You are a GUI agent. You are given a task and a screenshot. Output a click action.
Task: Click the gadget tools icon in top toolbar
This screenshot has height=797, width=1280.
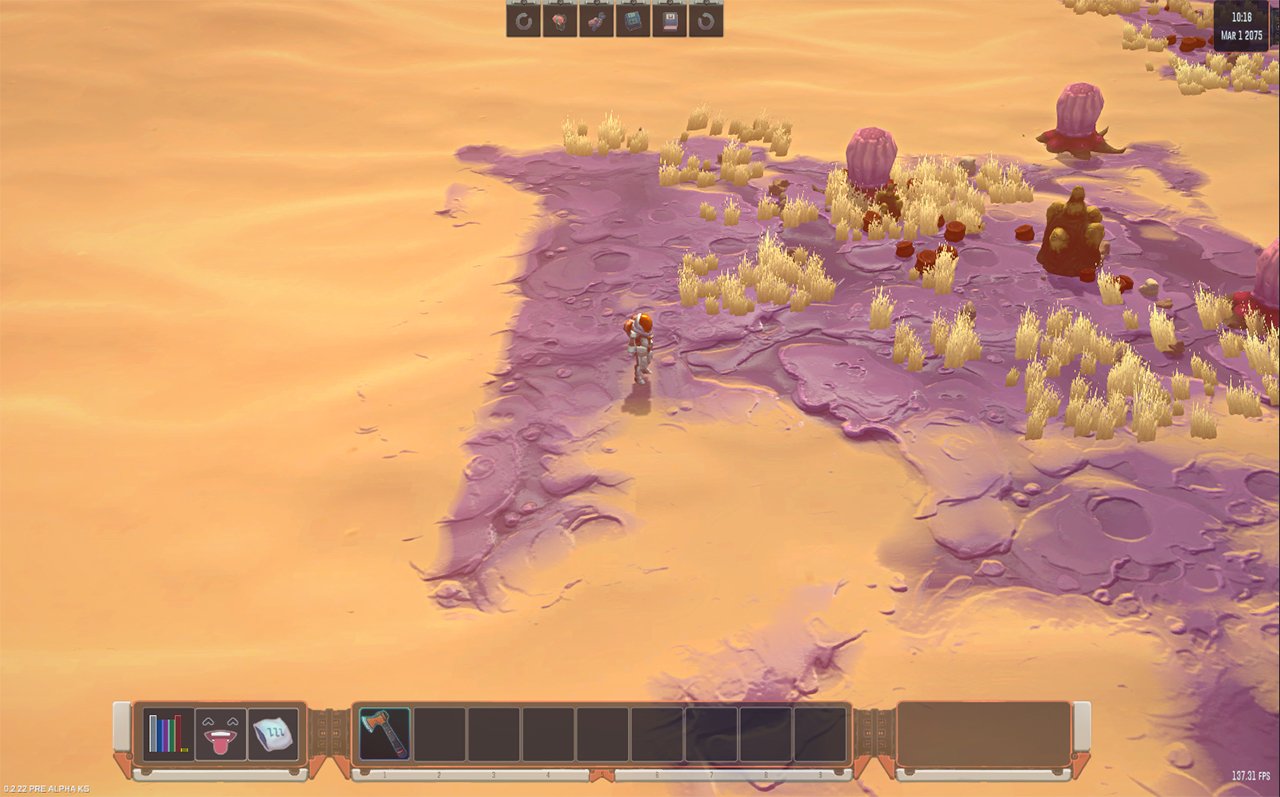point(595,20)
